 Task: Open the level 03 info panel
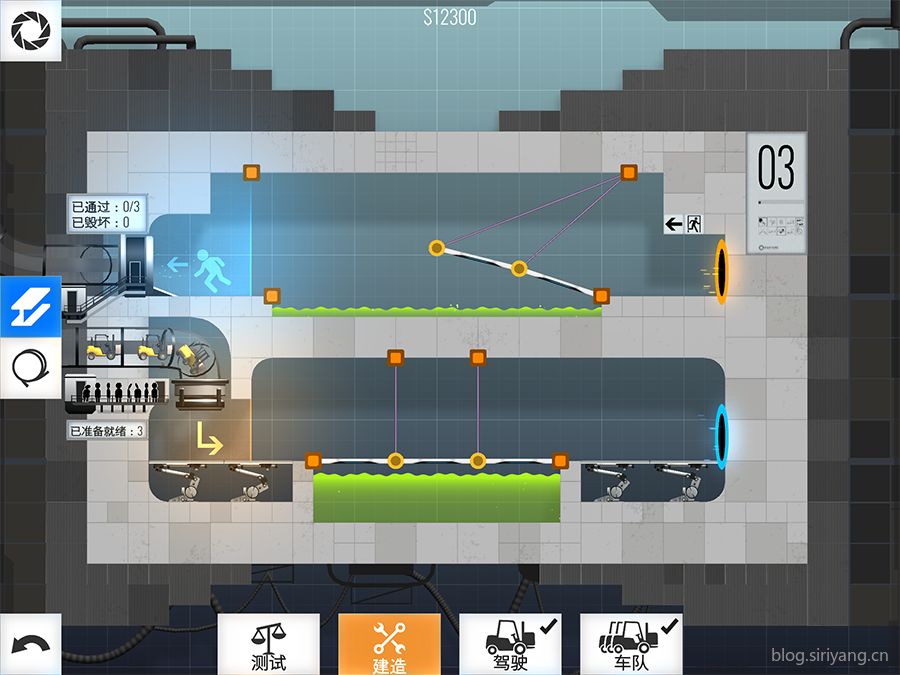click(x=776, y=194)
